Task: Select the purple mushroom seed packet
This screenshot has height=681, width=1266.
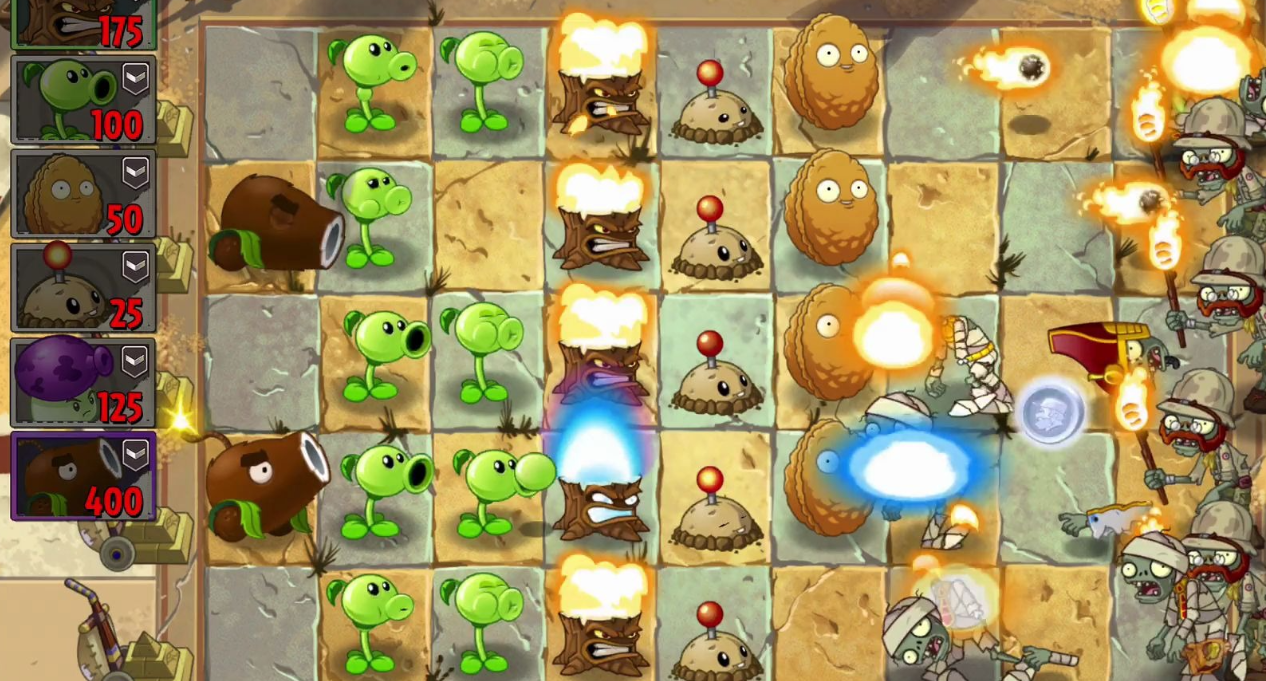Action: tap(83, 382)
